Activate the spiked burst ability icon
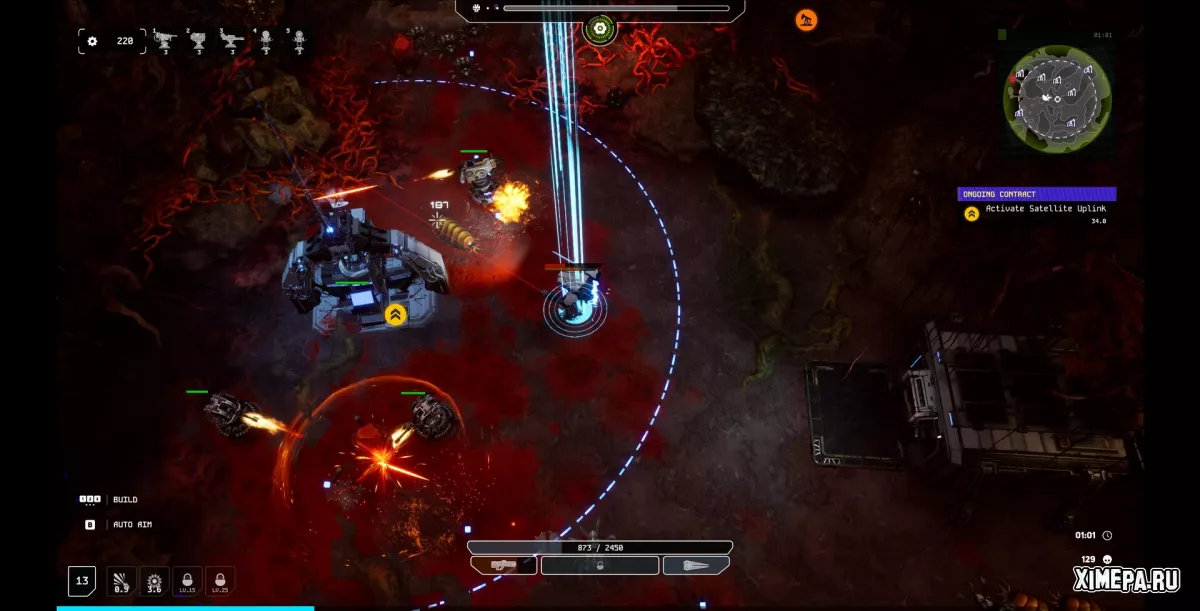The height and width of the screenshot is (611, 1200). (x=154, y=581)
